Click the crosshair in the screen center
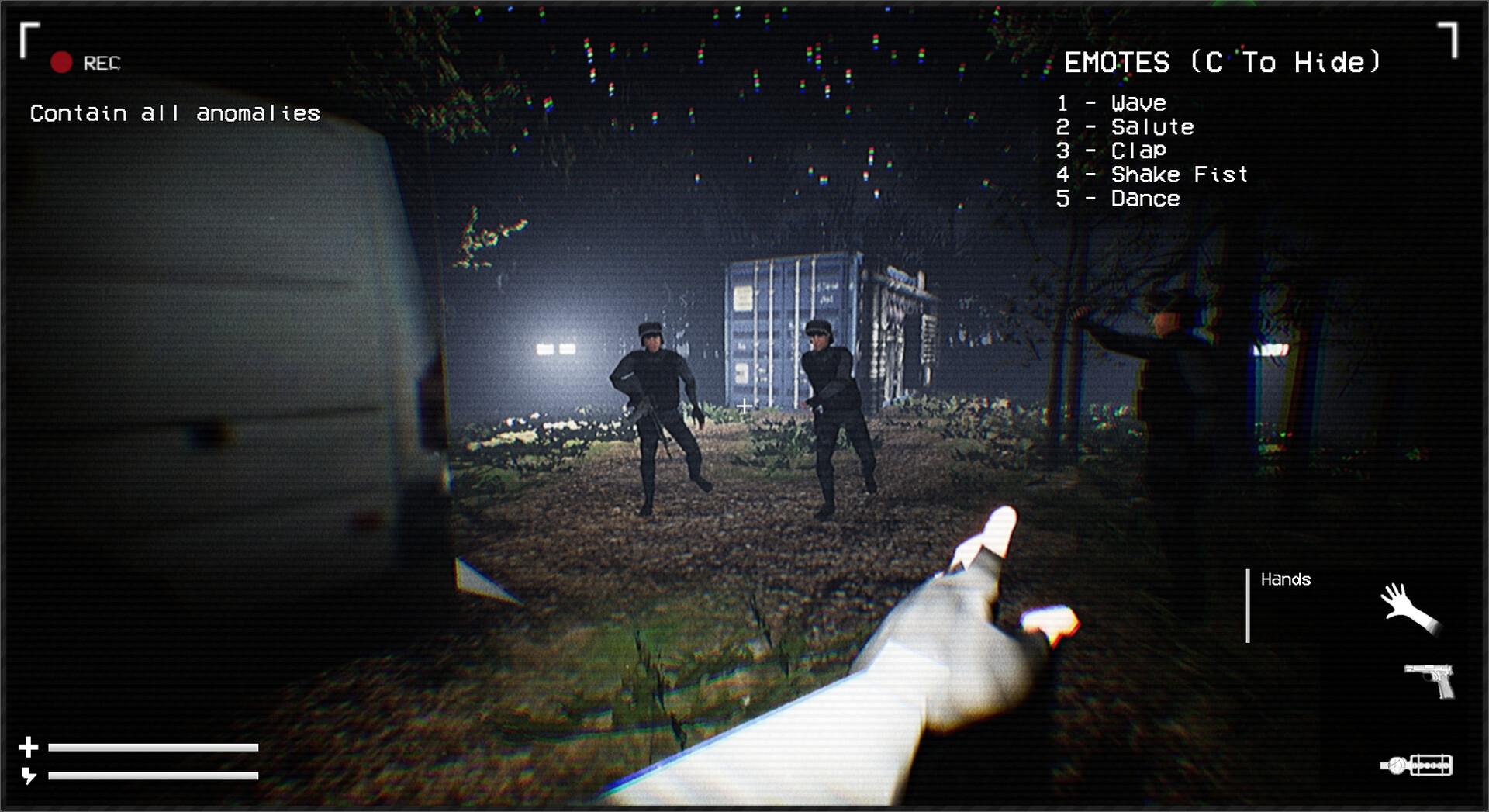1489x812 pixels. [x=744, y=404]
